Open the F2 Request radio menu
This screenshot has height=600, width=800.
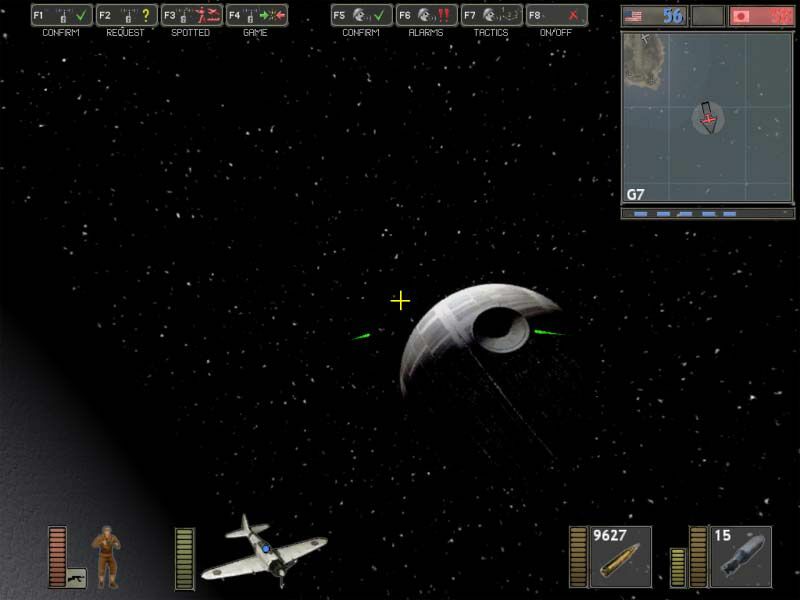[127, 16]
